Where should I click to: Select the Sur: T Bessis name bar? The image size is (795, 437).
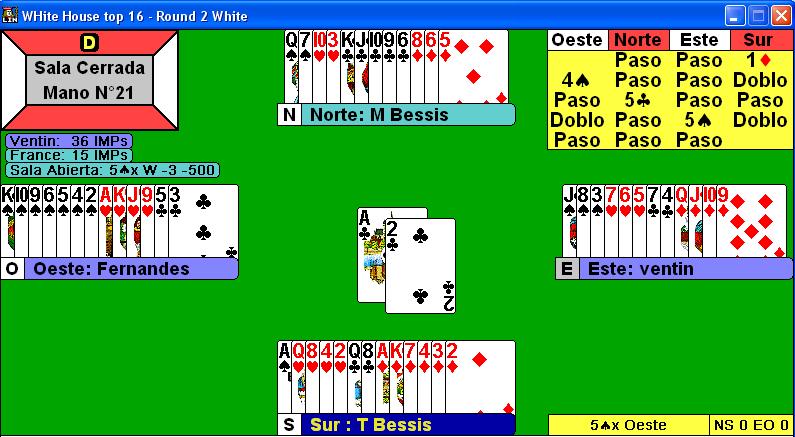click(406, 425)
